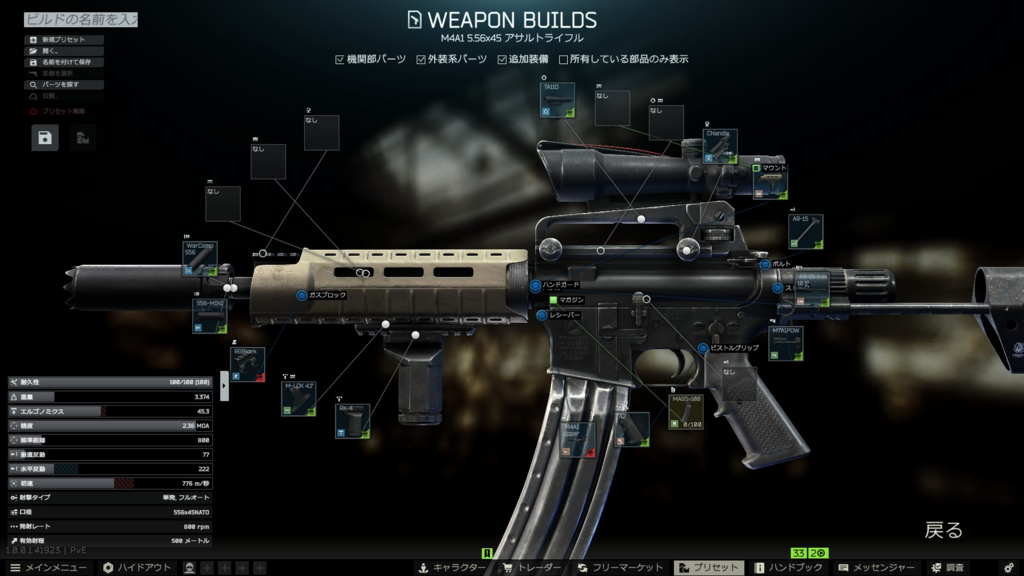Select the CHandle carry handle slot
This screenshot has height=576, width=1024.
pyautogui.click(x=720, y=146)
